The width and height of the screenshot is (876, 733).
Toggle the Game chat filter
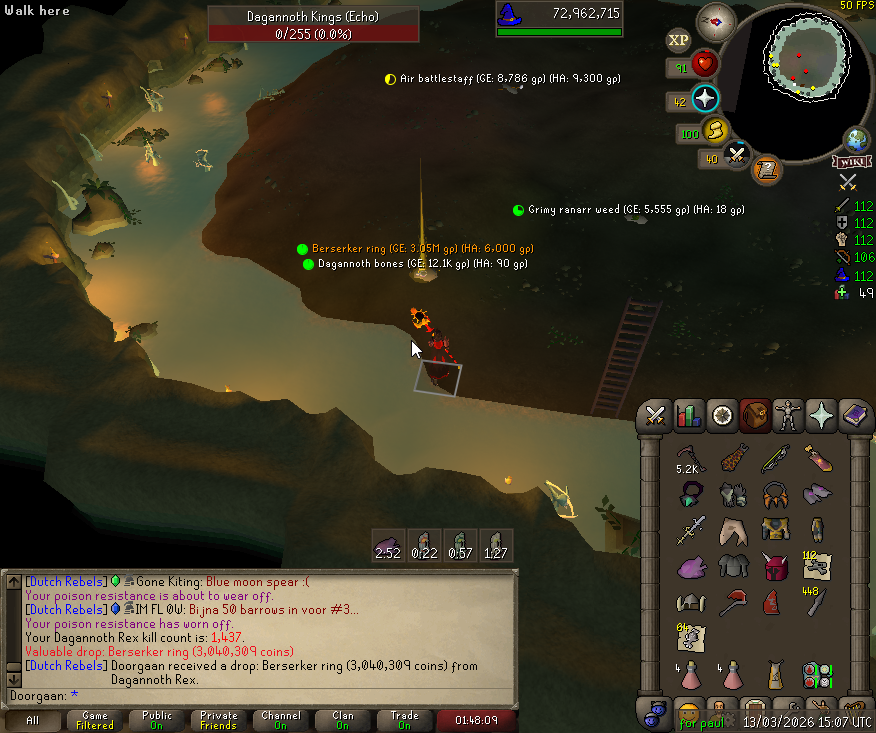[x=95, y=720]
